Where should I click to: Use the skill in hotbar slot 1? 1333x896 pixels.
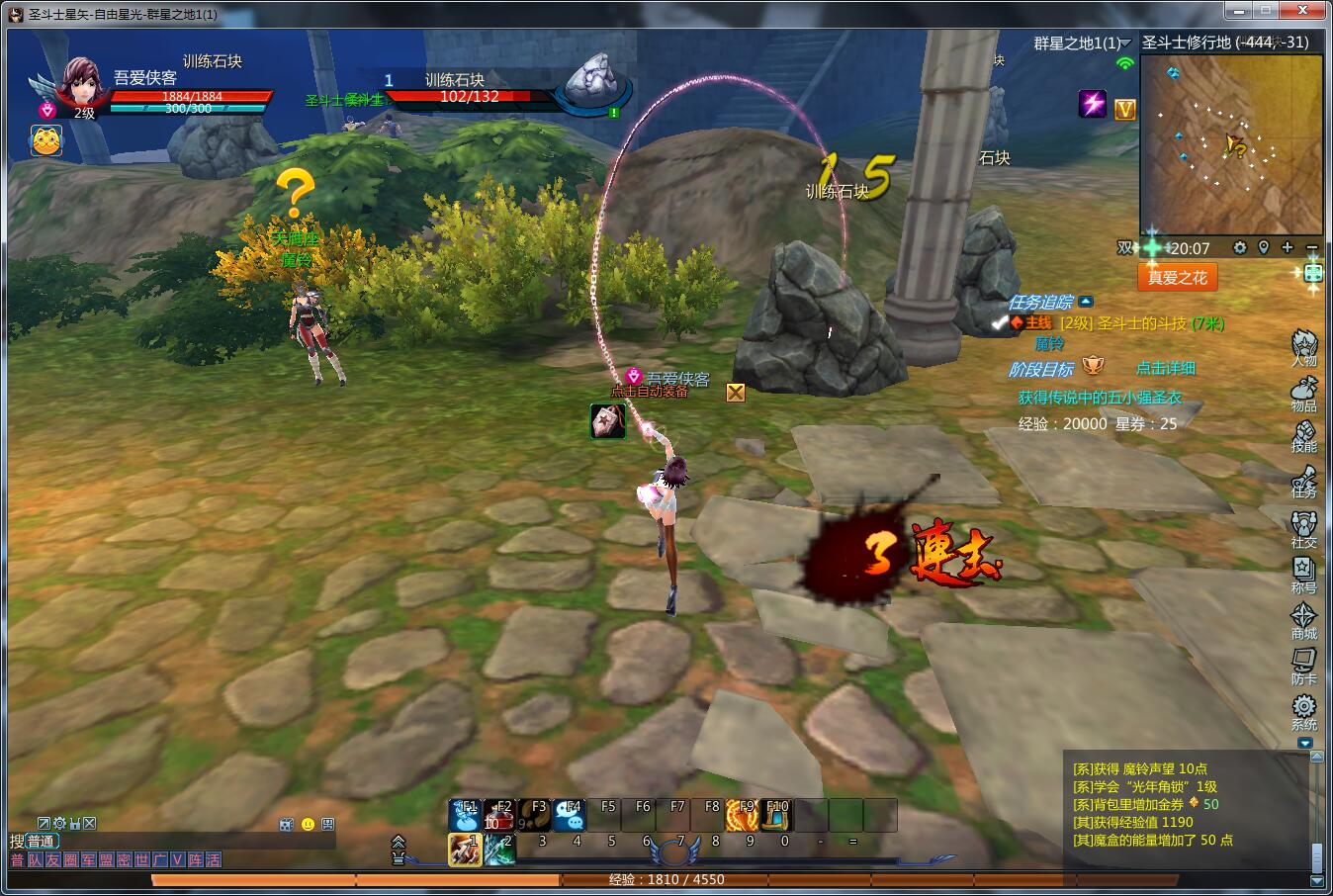(x=465, y=849)
